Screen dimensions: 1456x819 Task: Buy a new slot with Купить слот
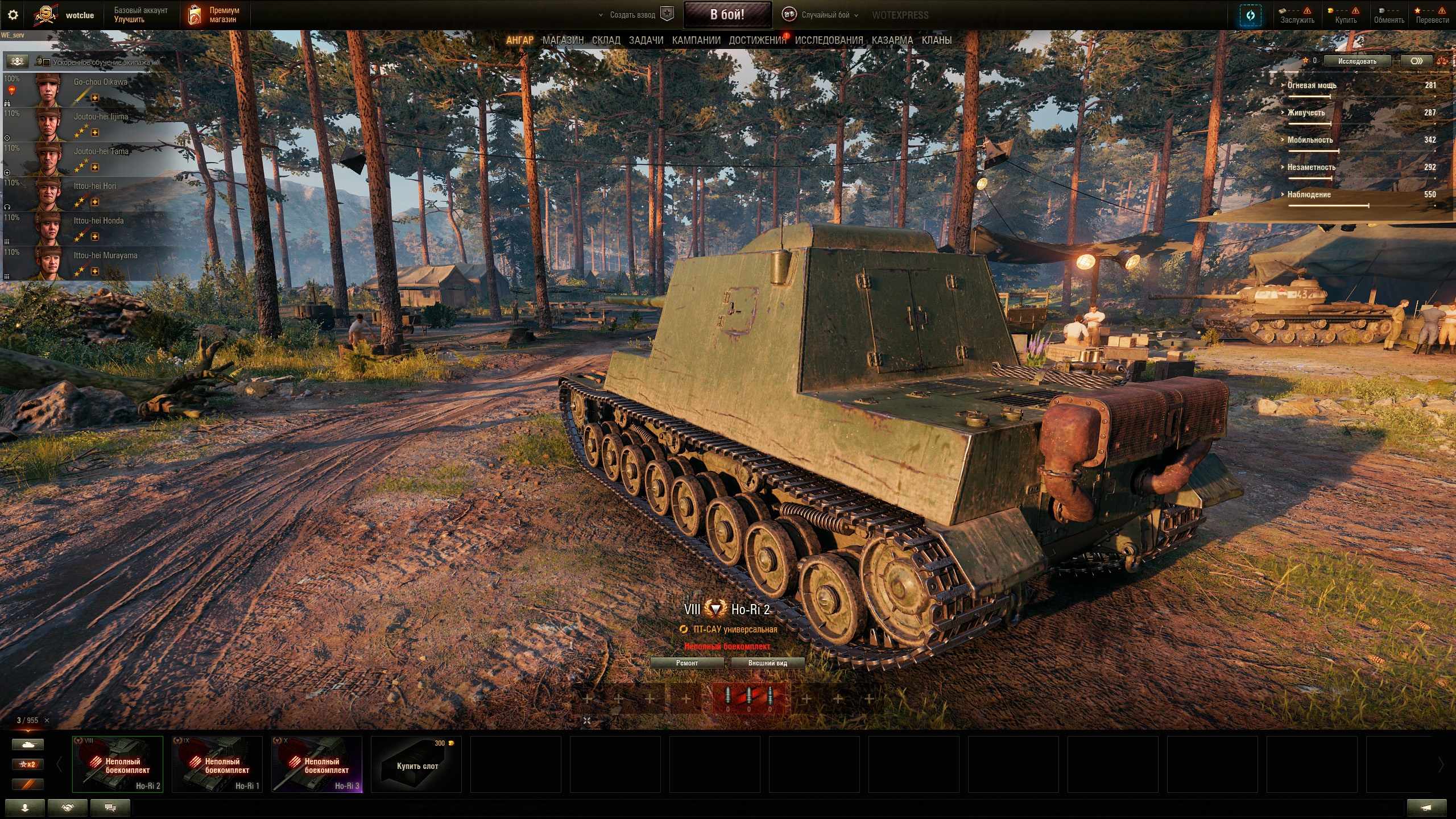(416, 764)
